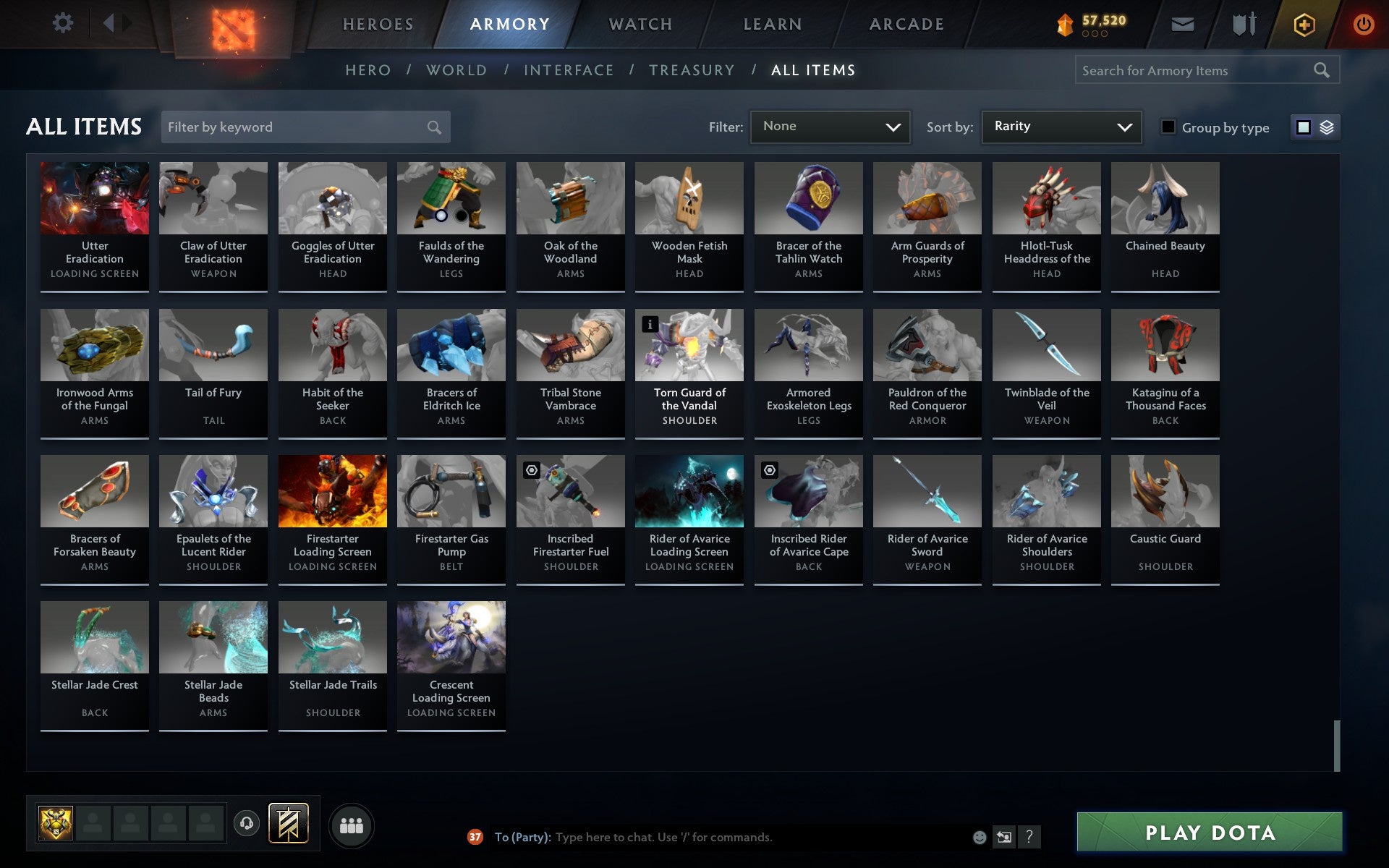Click the question mark help button near chat
The width and height of the screenshot is (1389, 868).
1029,838
